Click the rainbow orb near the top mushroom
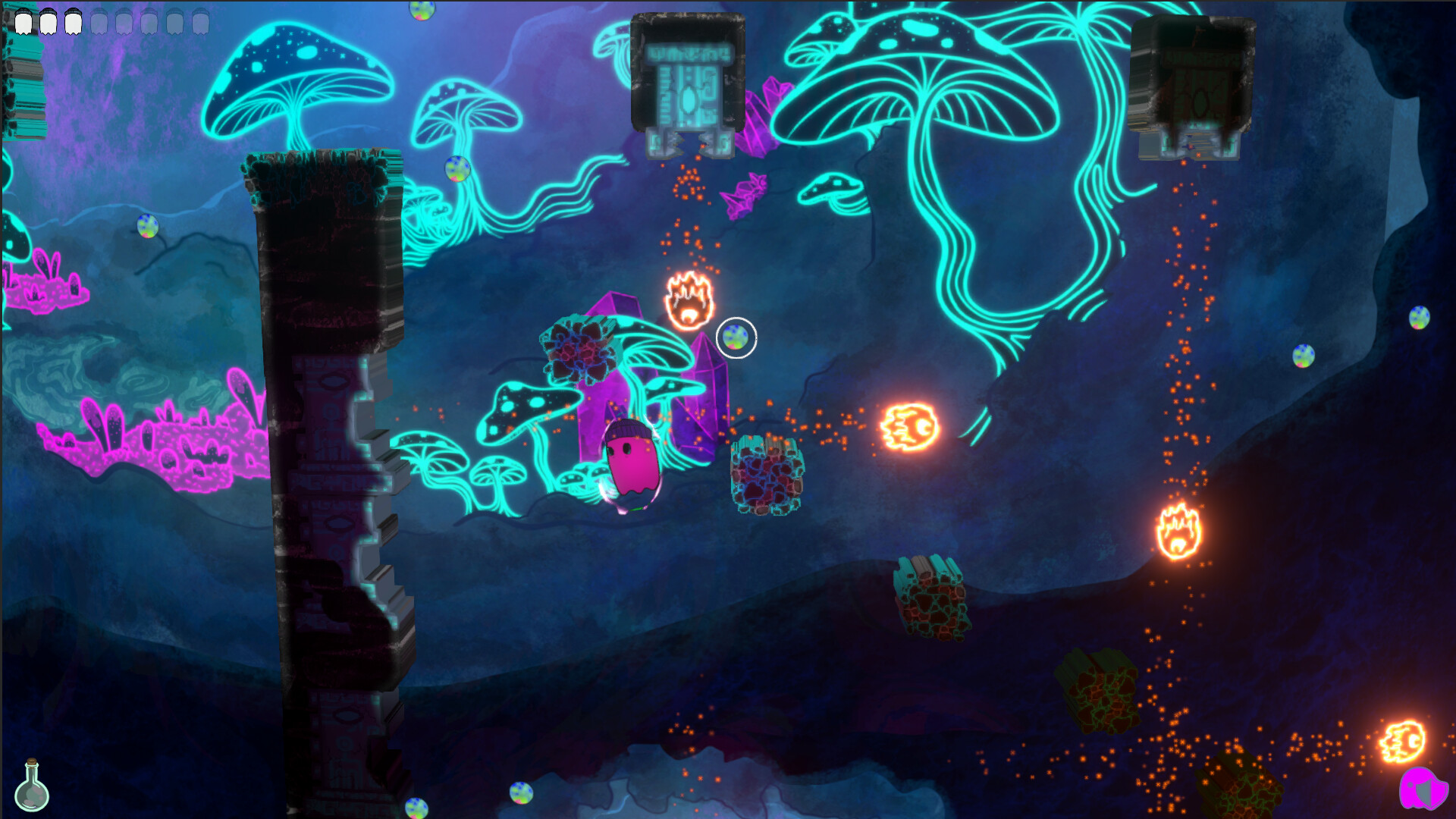Image resolution: width=1456 pixels, height=819 pixels. pos(457,168)
